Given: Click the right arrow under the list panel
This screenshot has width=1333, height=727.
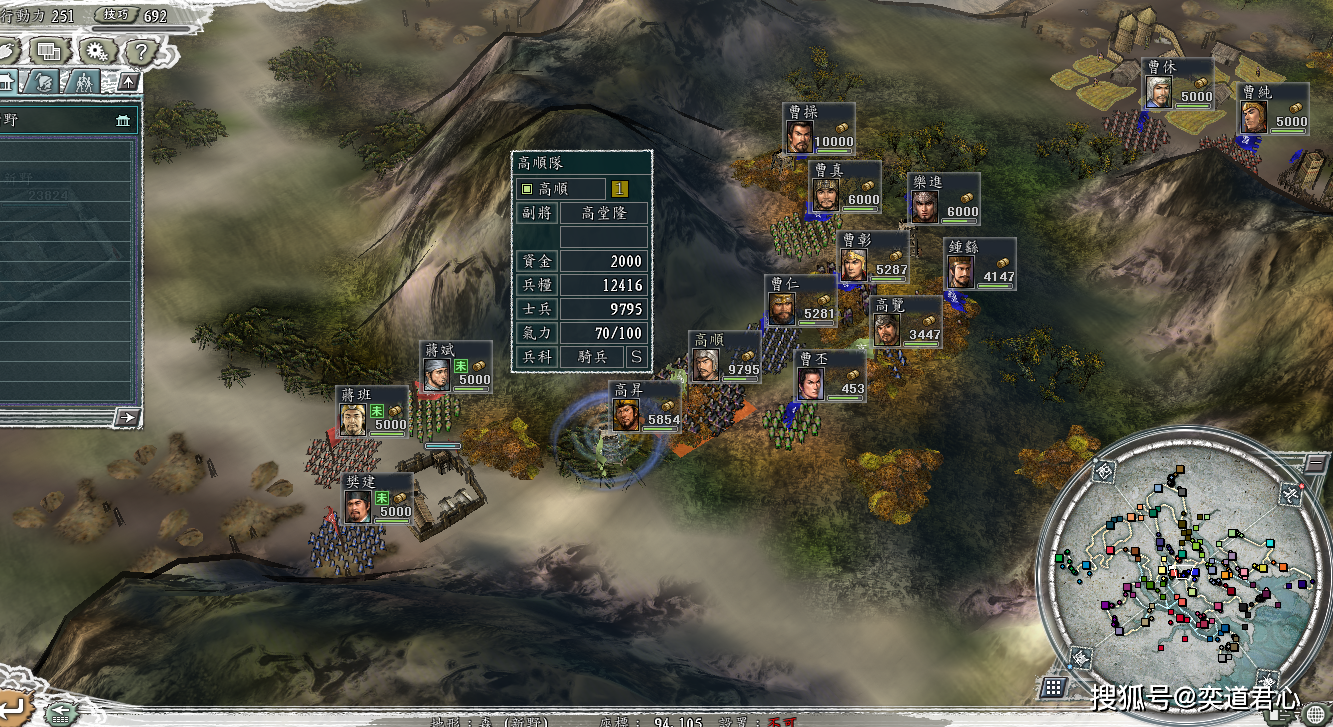Looking at the screenshot, I should (126, 417).
